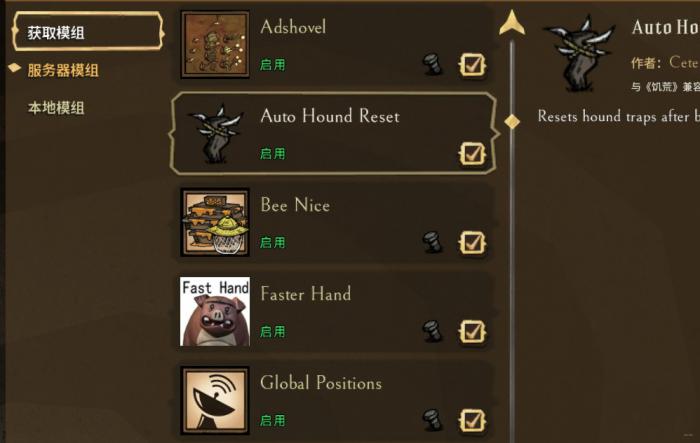The height and width of the screenshot is (443, 700).
Task: Toggle the Faster Hand enabled checkbox
Action: (x=472, y=332)
